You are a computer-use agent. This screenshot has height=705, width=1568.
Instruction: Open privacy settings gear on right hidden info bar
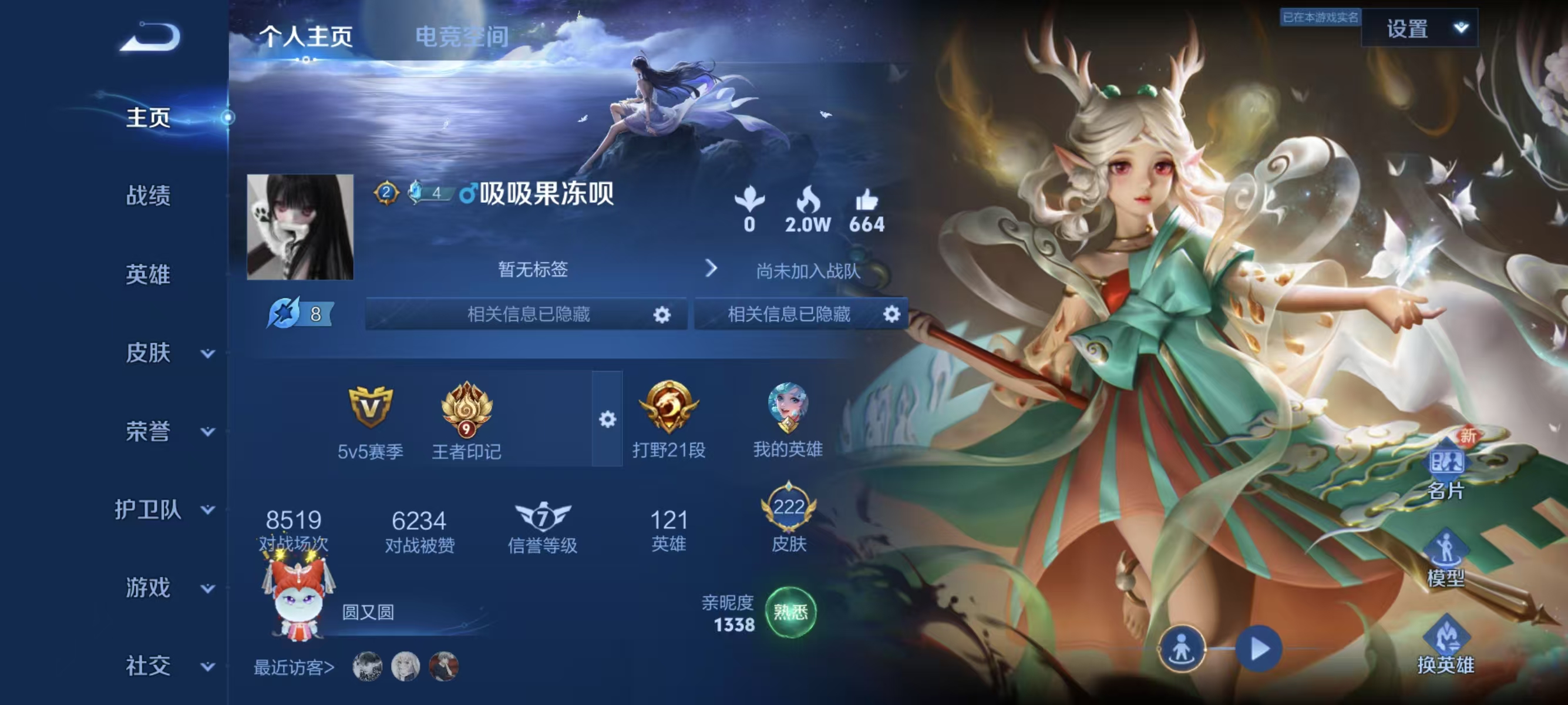891,315
